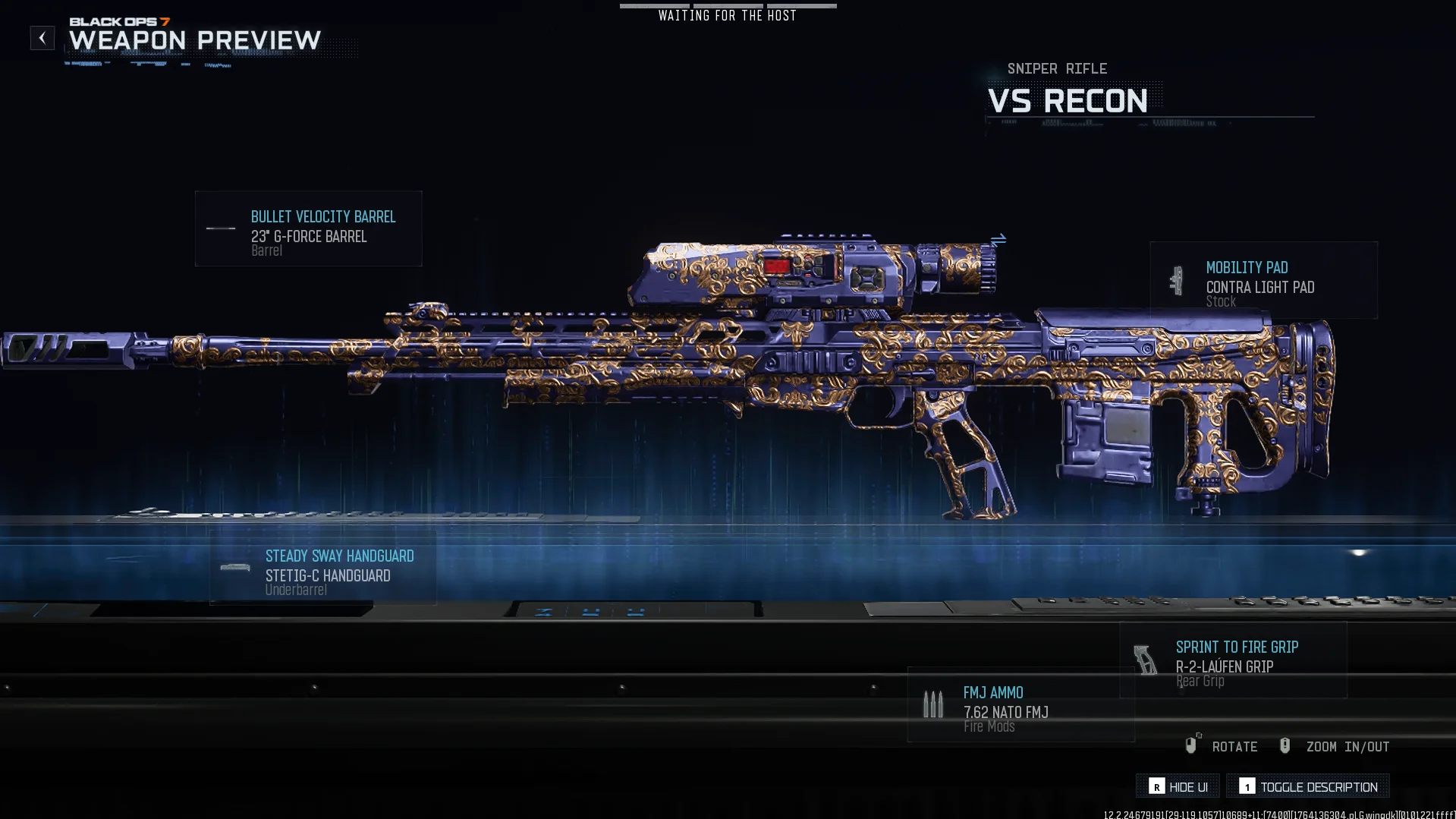The image size is (1456, 819).
Task: Hide the UI overlay
Action: (1178, 786)
